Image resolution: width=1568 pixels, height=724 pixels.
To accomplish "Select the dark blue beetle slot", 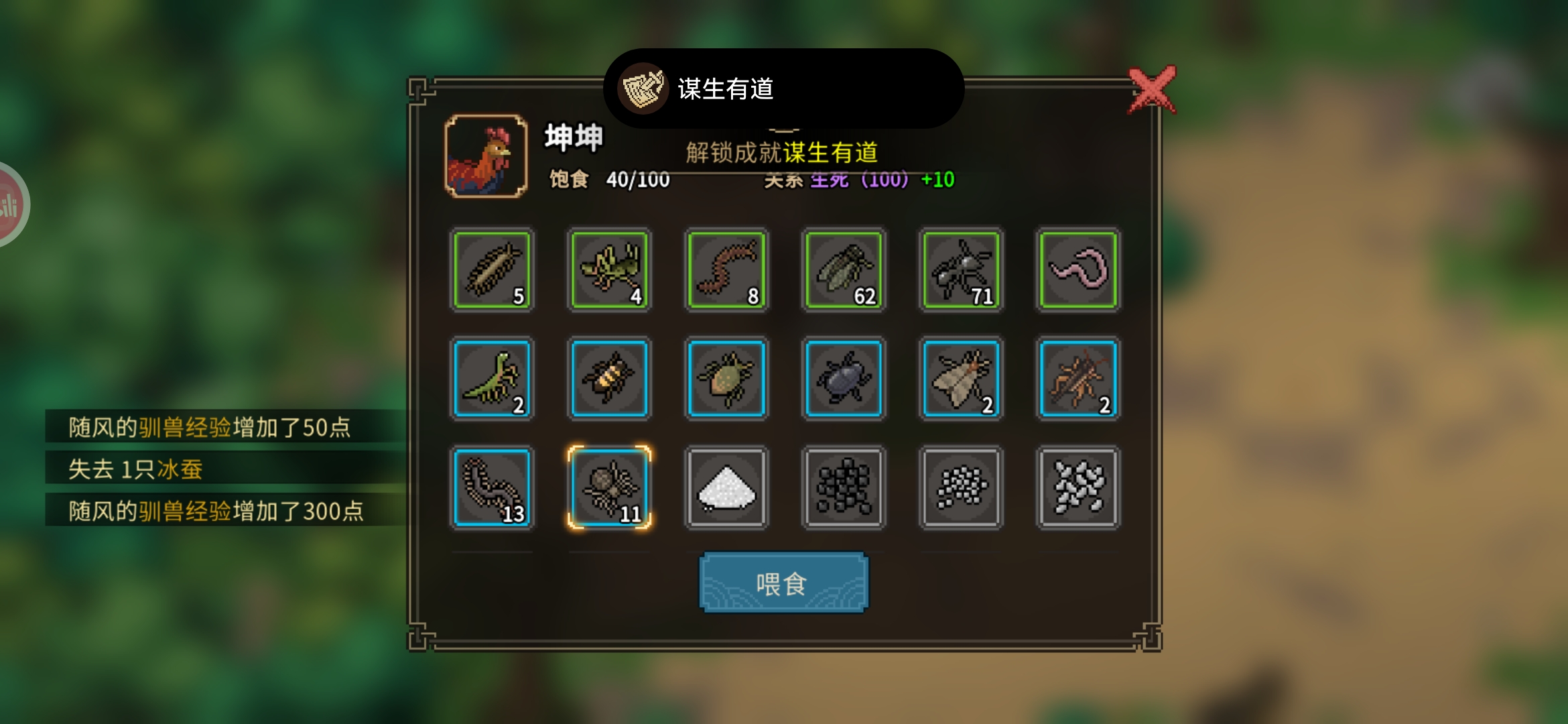I will (x=844, y=379).
